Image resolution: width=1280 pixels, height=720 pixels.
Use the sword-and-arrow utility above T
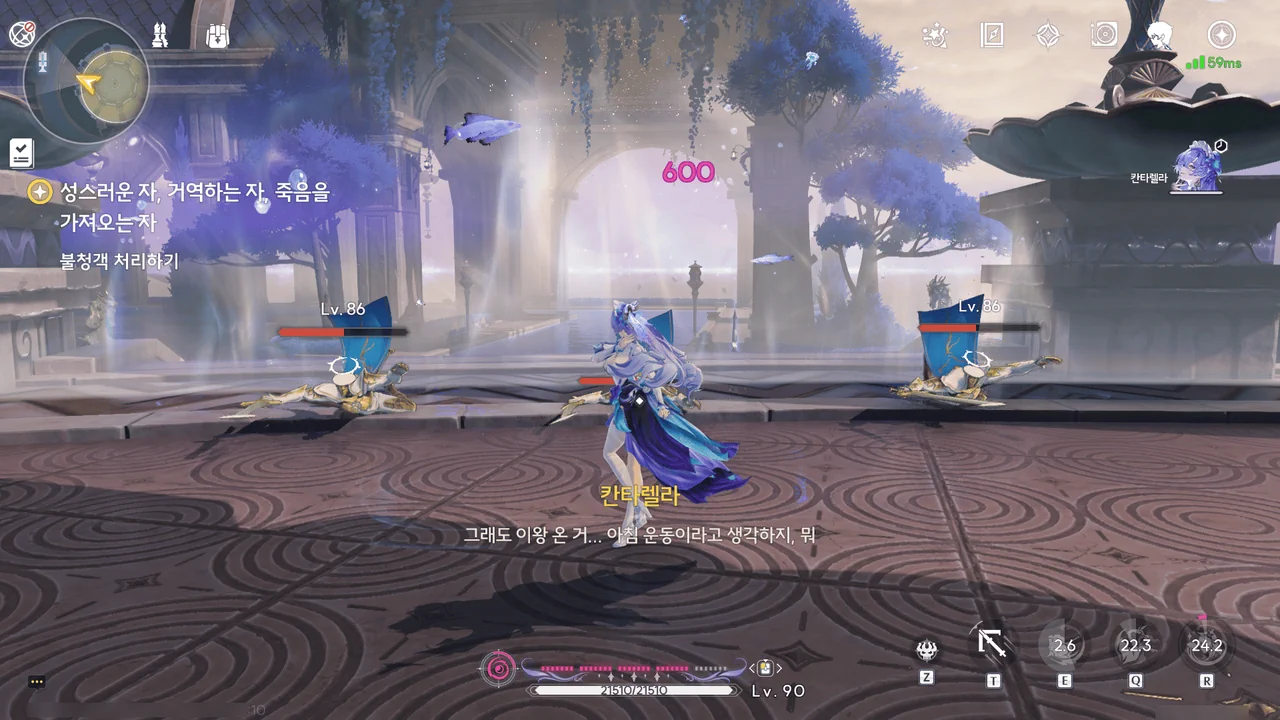(x=992, y=643)
